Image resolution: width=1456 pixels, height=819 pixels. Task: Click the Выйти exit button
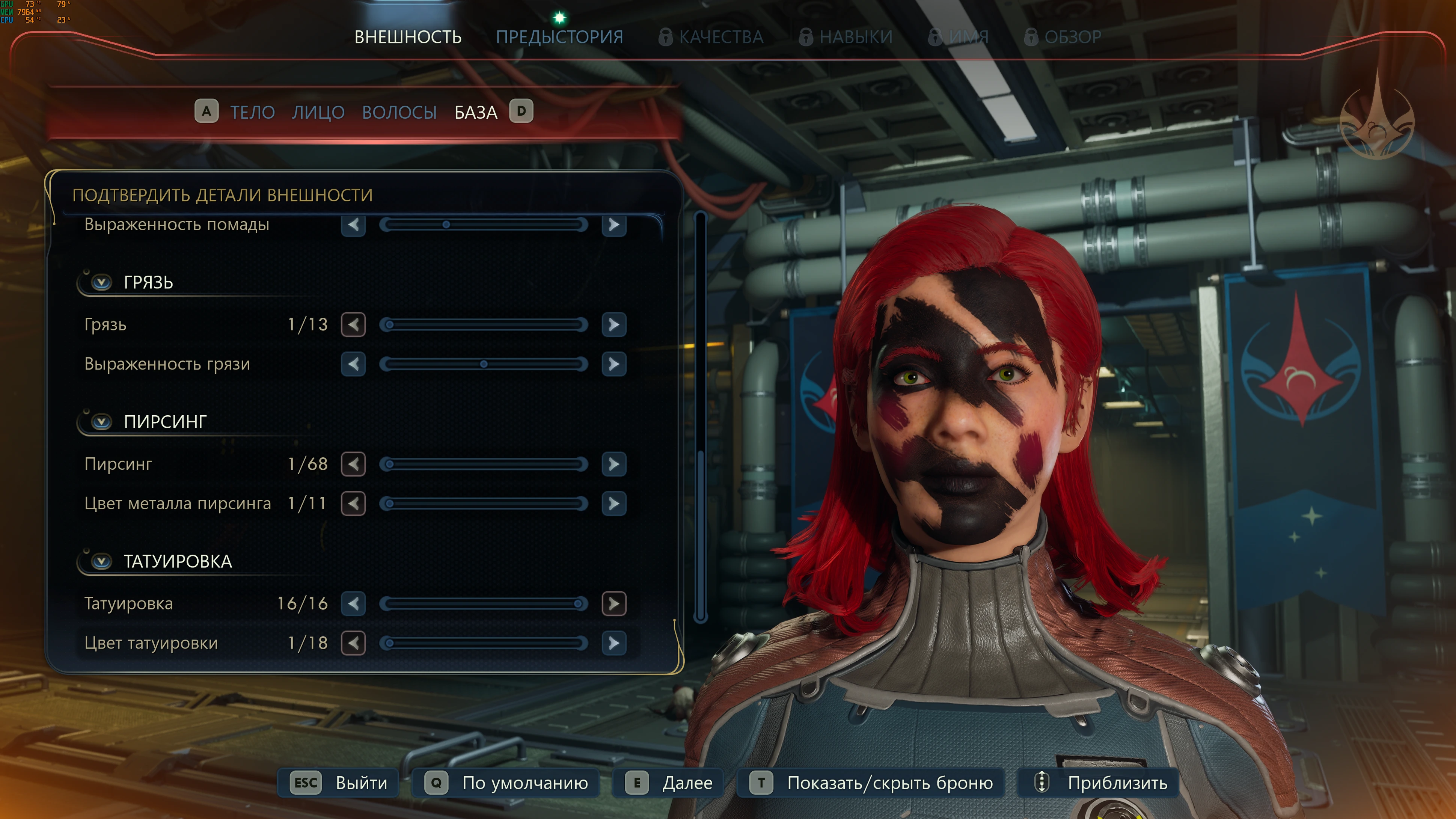(x=339, y=783)
